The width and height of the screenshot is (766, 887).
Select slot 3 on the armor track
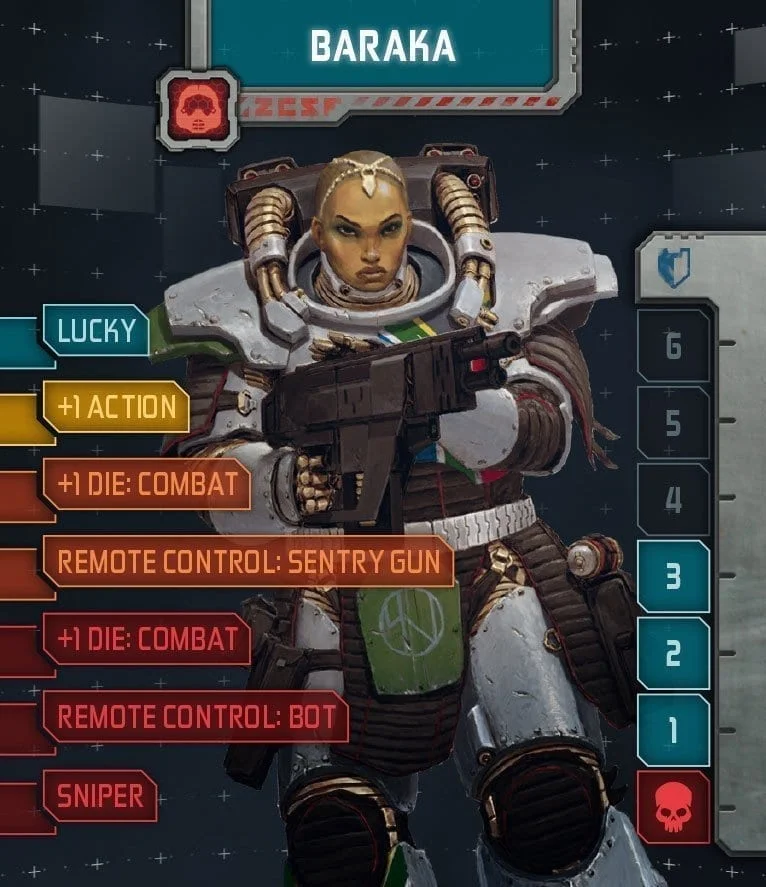click(673, 577)
